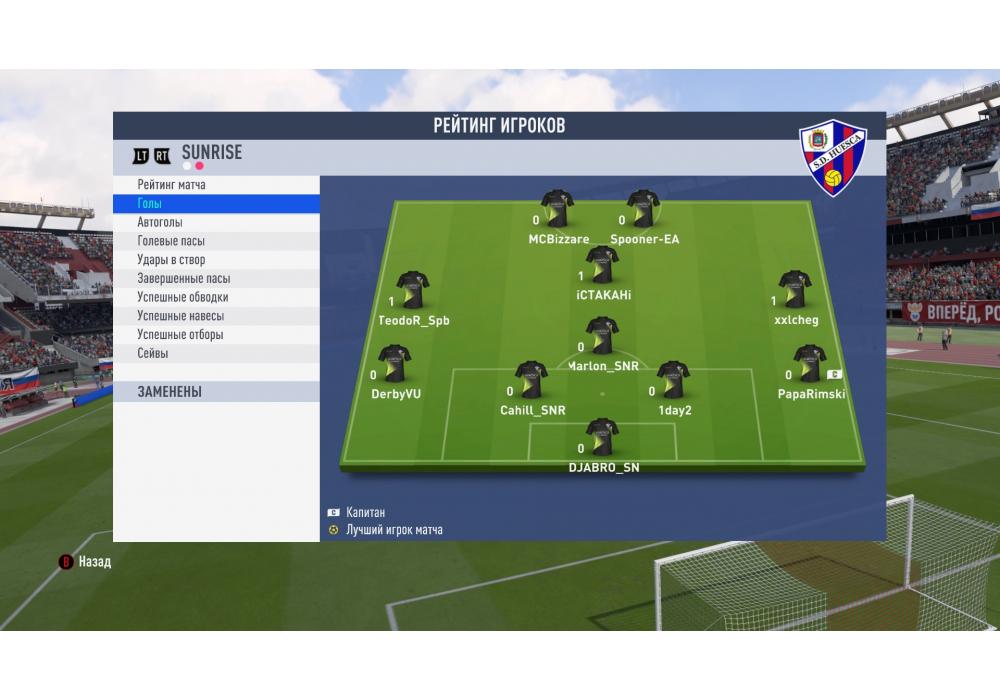Choose Успешные навесы in the list
Screen dimensions: 1000x700
(180, 316)
